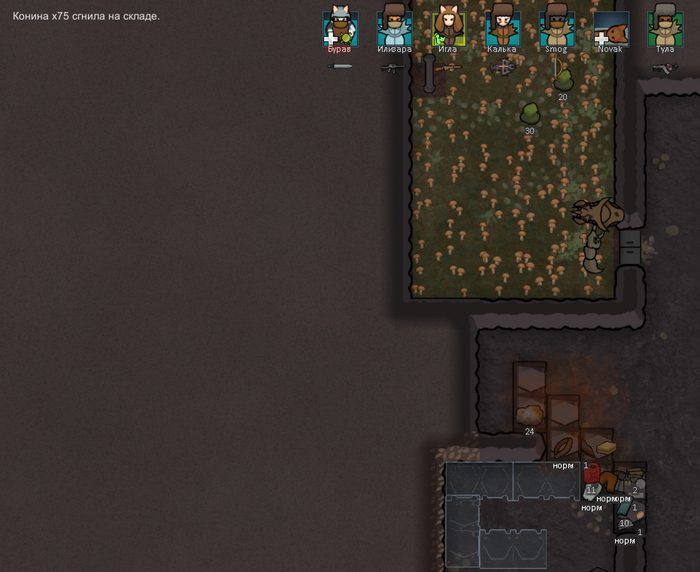Open the rotted horse meat message

(x=86, y=16)
